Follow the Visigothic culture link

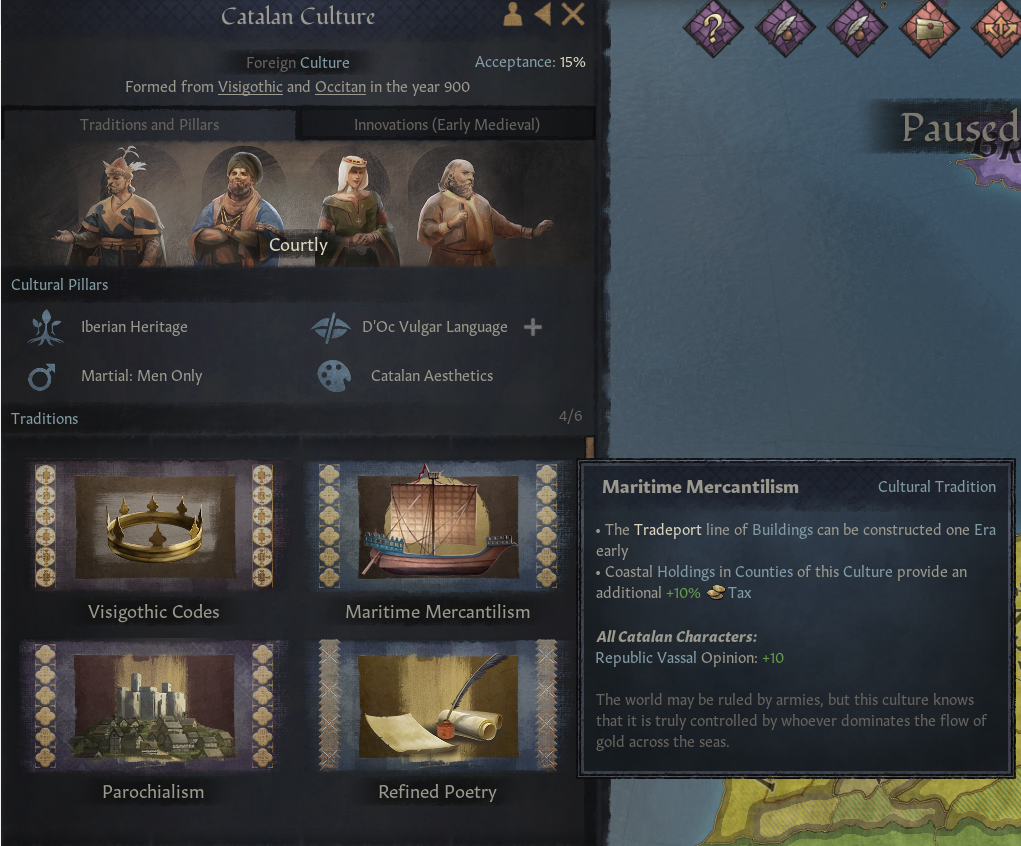(250, 87)
